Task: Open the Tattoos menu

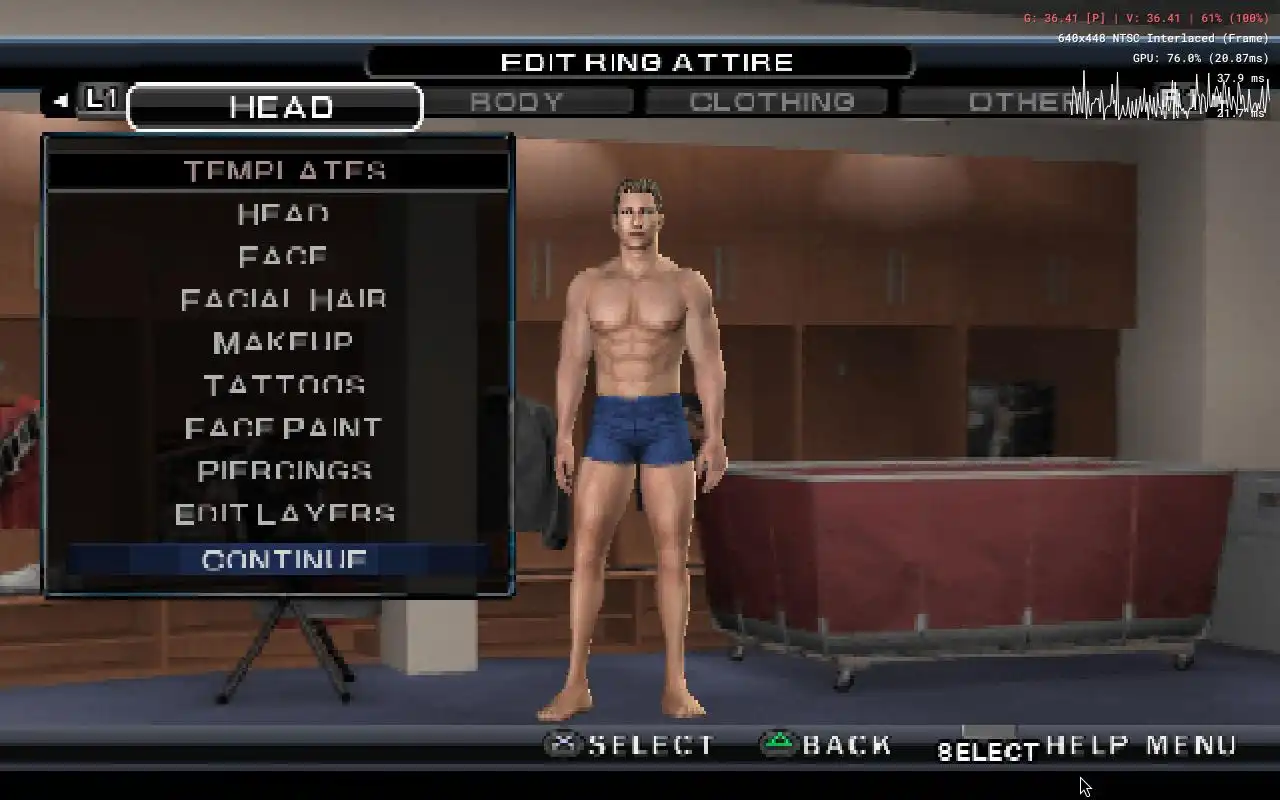Action: (284, 386)
